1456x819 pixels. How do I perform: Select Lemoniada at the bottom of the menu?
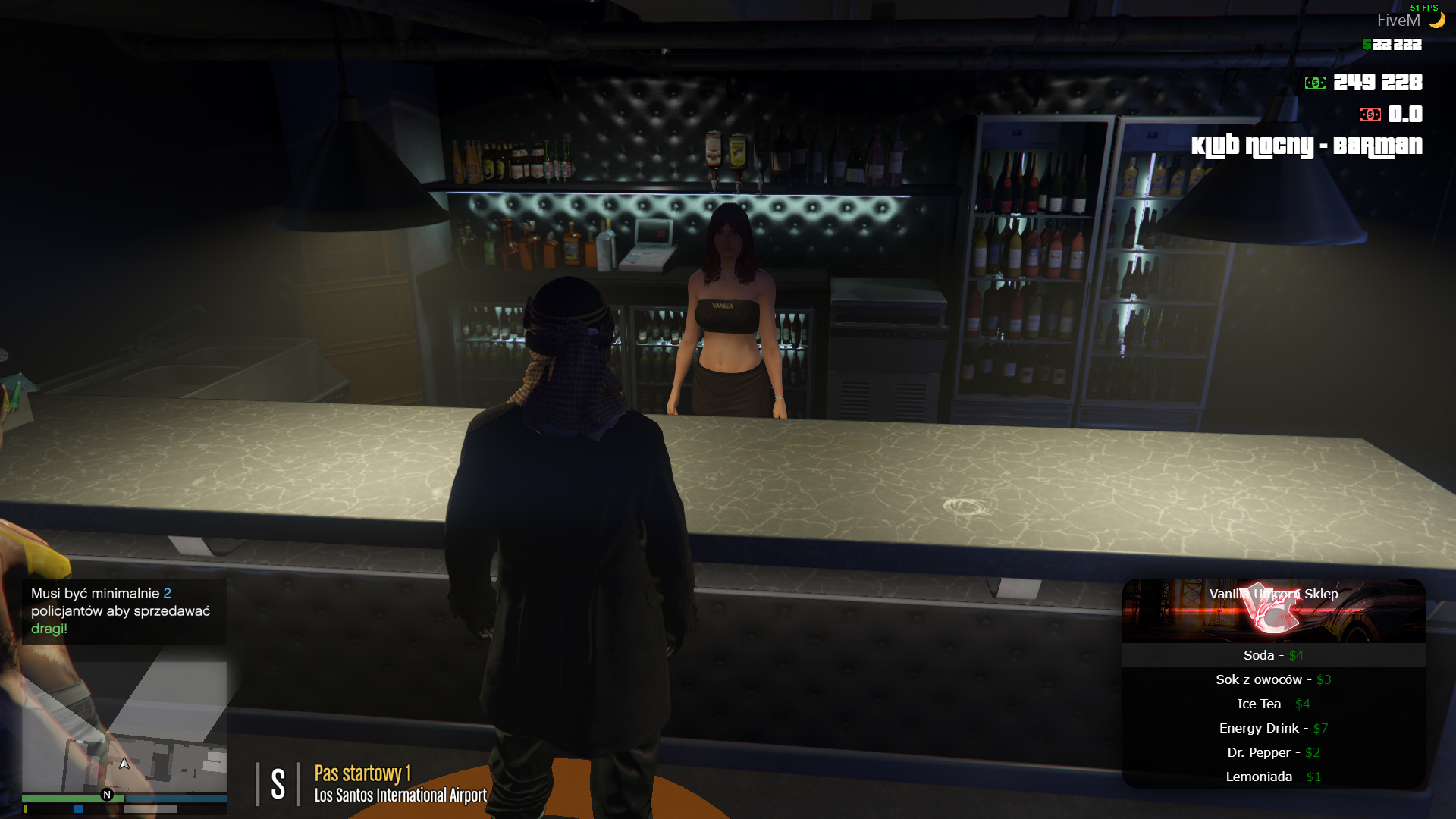(1272, 777)
